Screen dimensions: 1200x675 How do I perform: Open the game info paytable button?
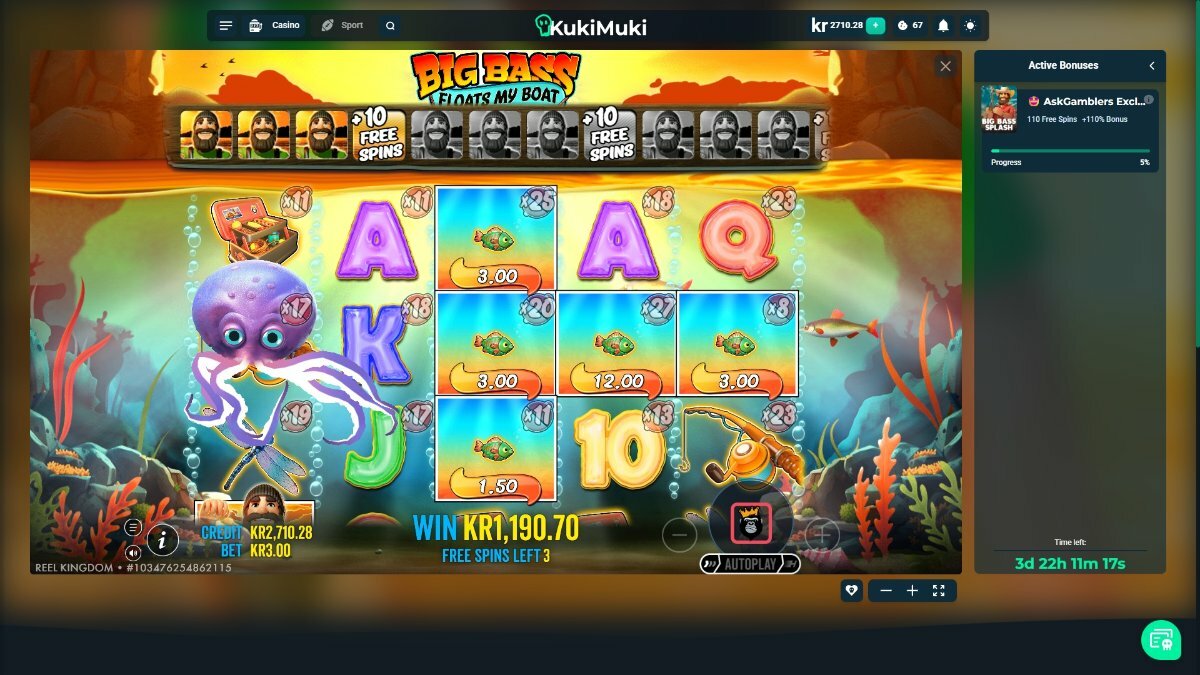163,541
